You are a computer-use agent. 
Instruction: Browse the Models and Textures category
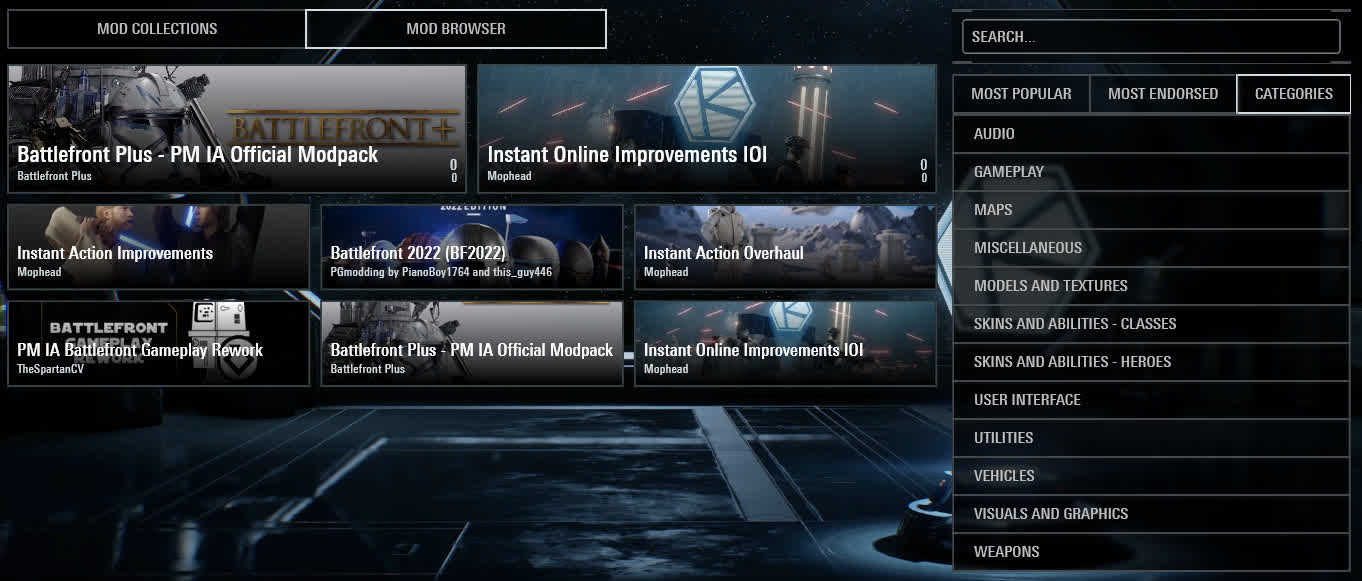tap(1150, 286)
